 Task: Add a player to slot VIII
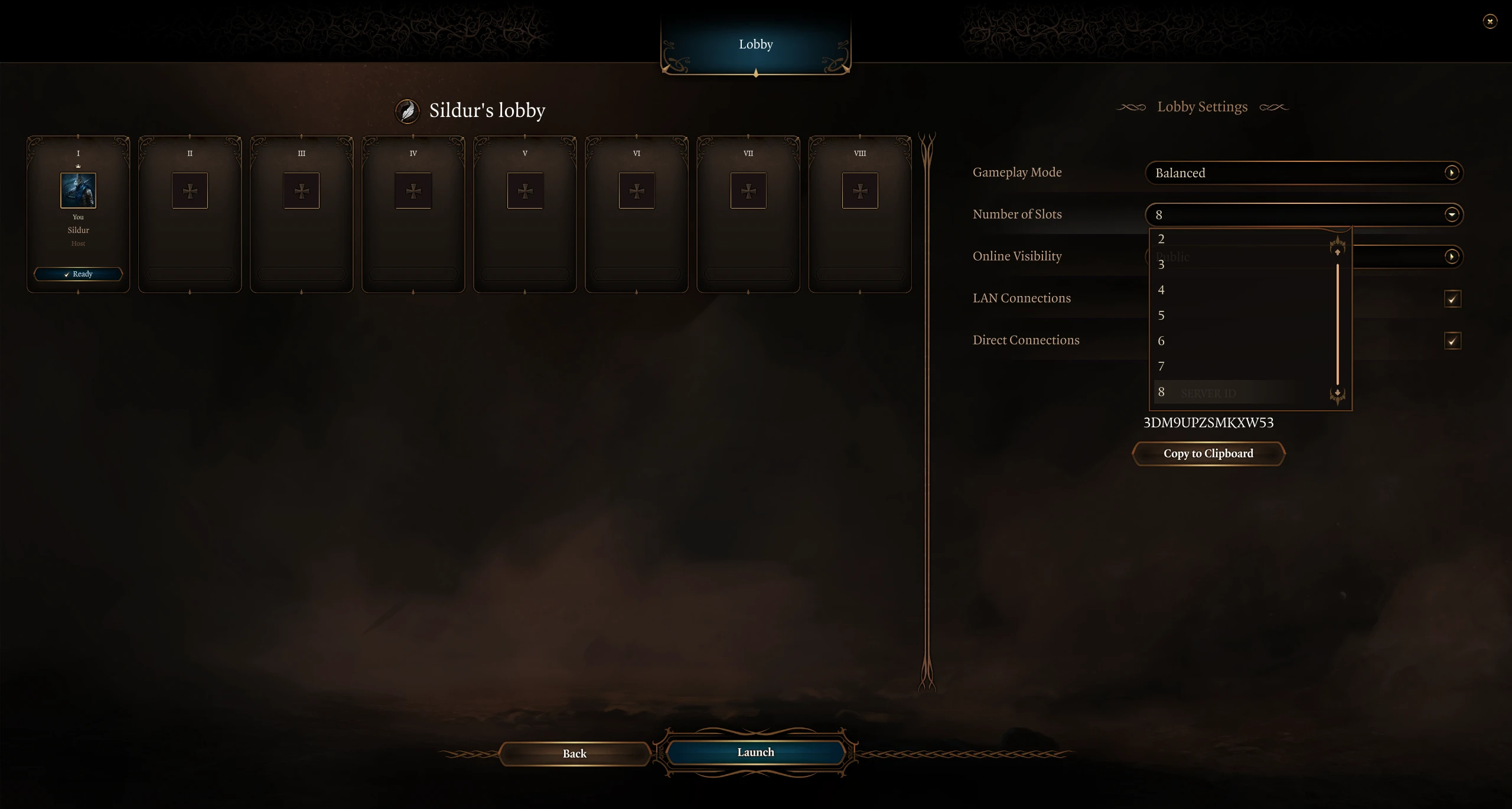(x=859, y=190)
